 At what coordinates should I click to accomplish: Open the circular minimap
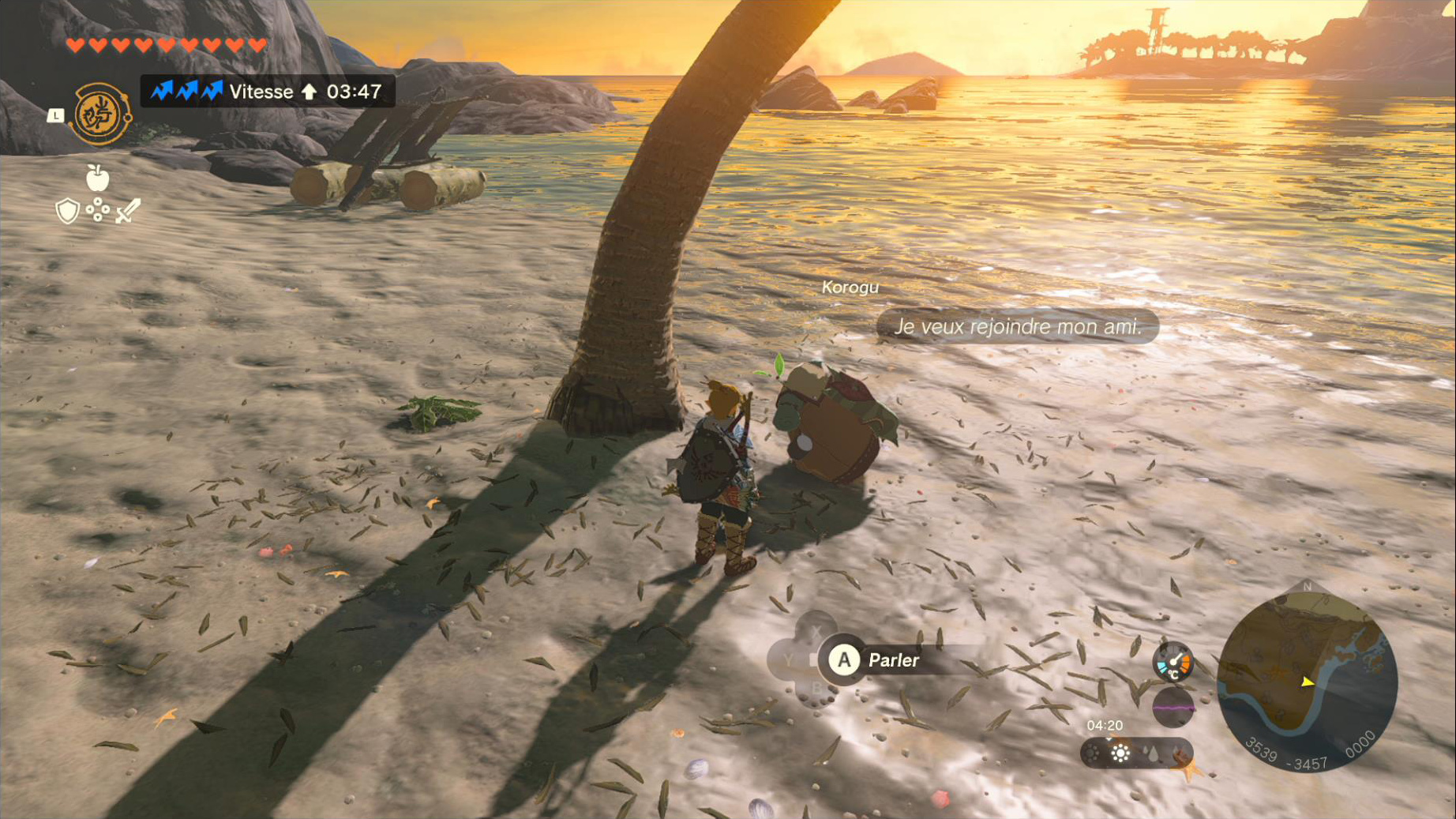pos(1307,681)
